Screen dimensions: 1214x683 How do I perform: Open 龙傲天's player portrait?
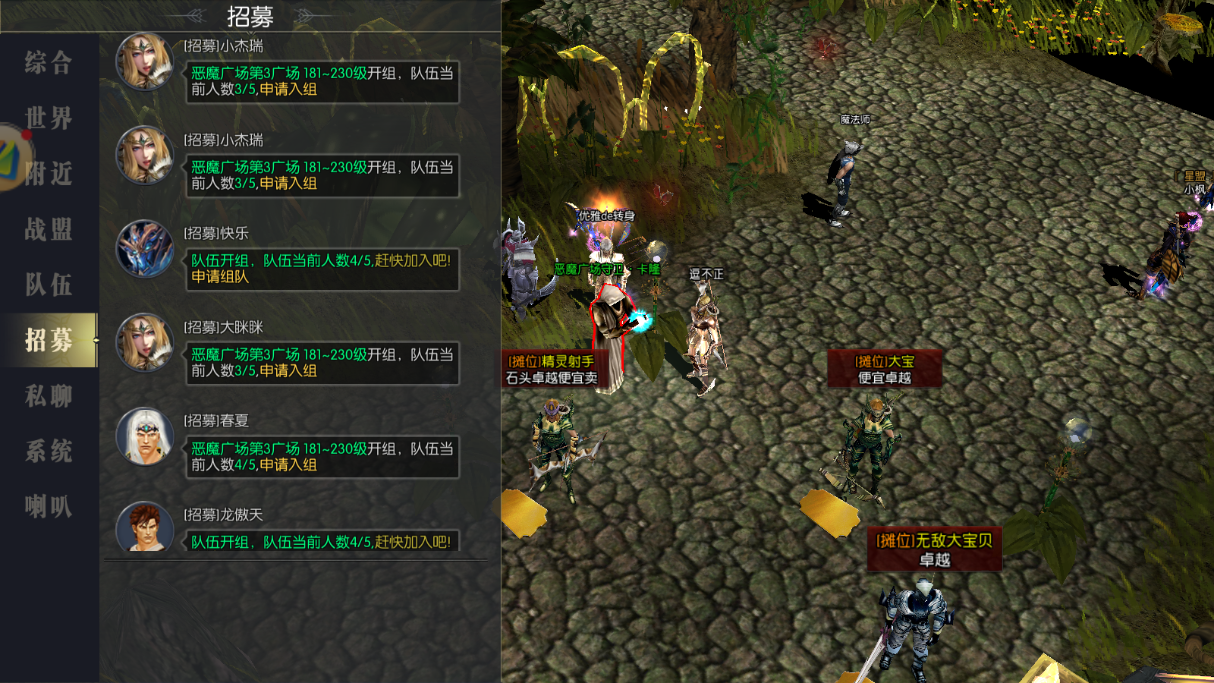pyautogui.click(x=145, y=527)
